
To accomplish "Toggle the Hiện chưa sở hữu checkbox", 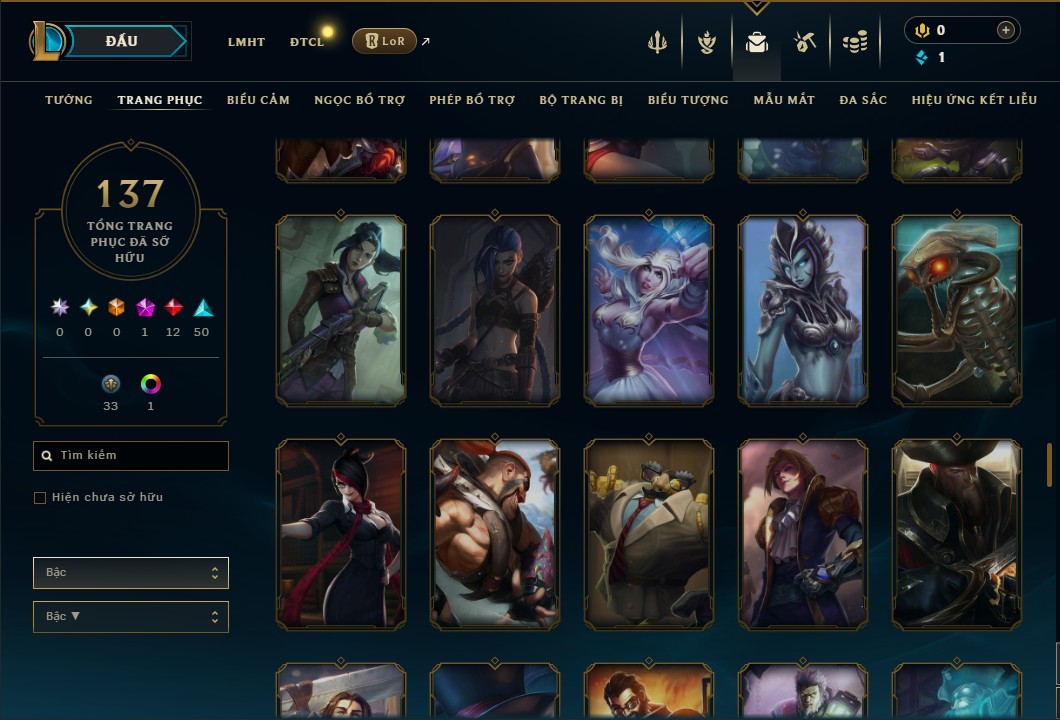I will (x=40, y=498).
